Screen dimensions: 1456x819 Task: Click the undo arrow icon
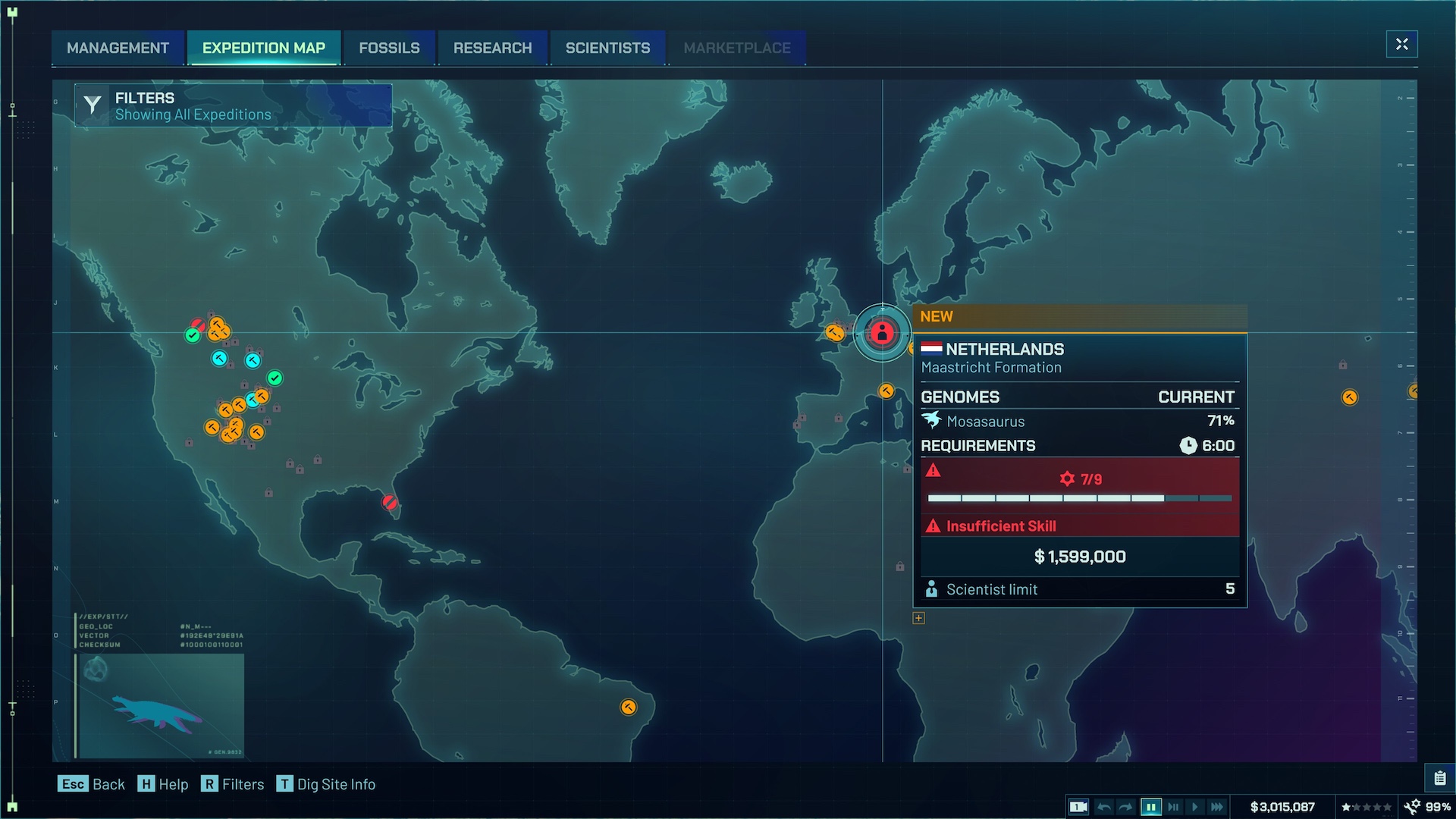tap(1104, 807)
